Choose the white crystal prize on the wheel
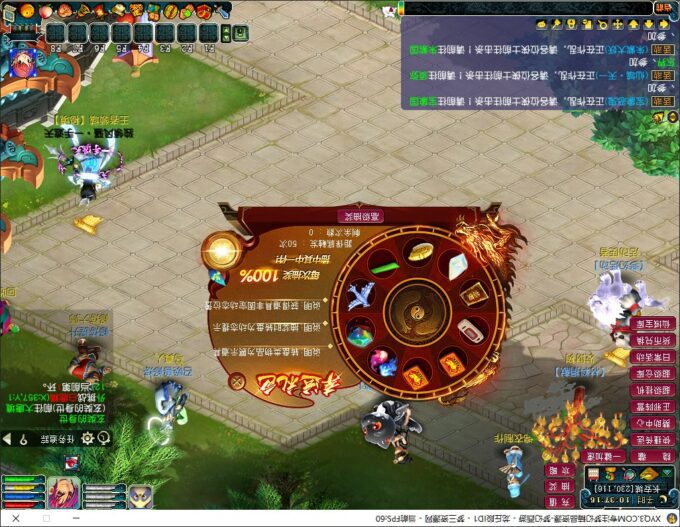680x527 pixels. [x=456, y=266]
